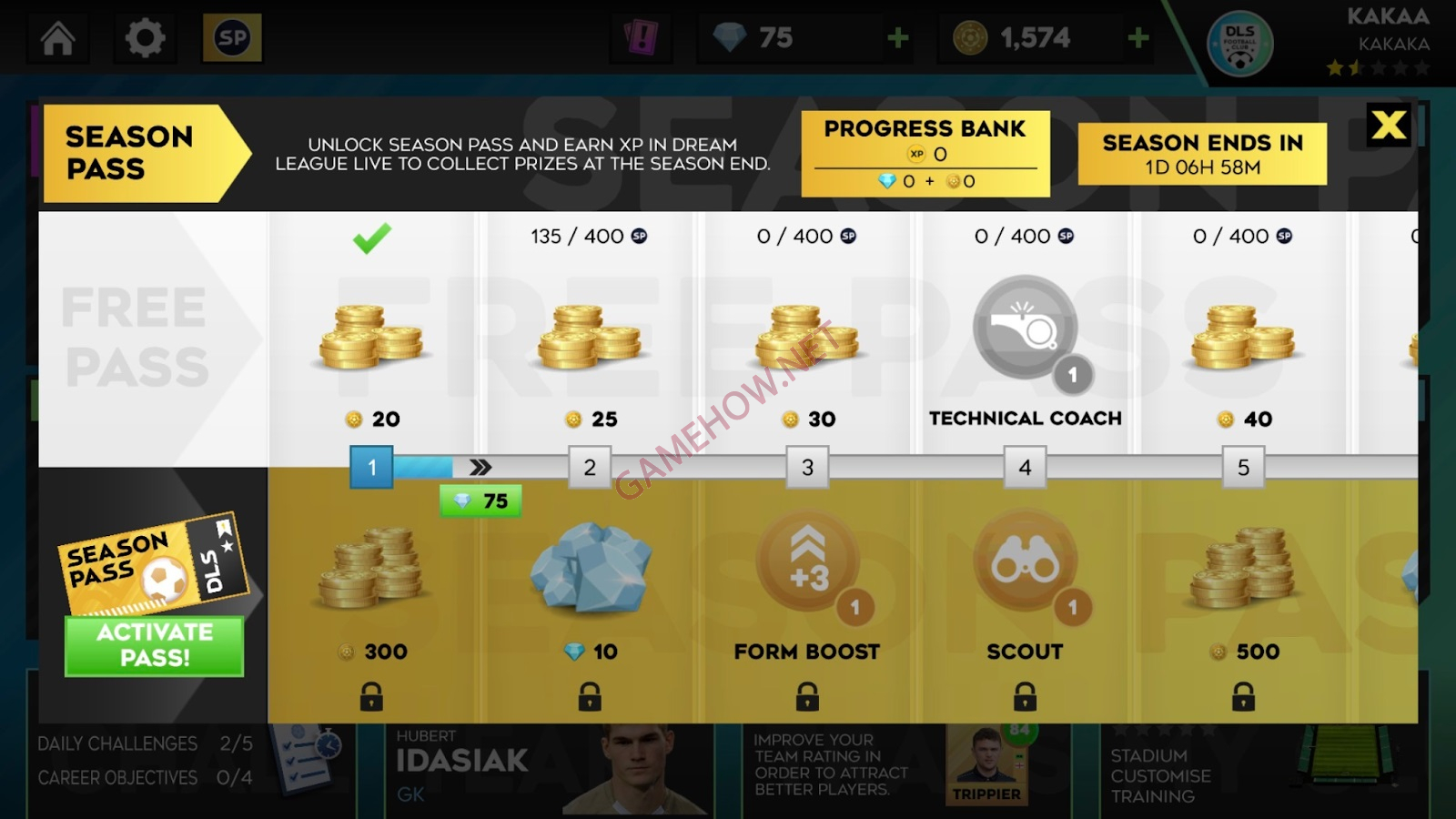Open the Settings gear icon

(146, 37)
